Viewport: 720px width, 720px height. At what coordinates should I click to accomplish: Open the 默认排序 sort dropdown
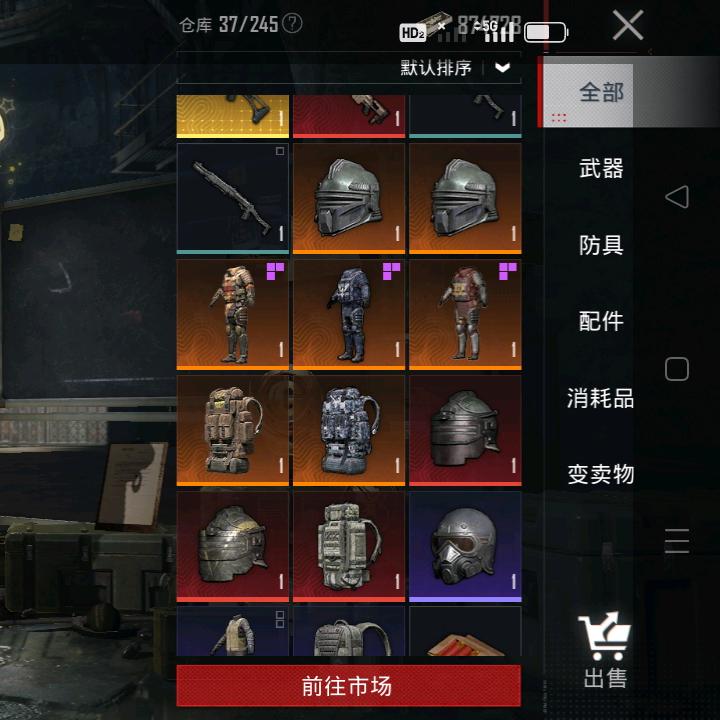click(457, 68)
